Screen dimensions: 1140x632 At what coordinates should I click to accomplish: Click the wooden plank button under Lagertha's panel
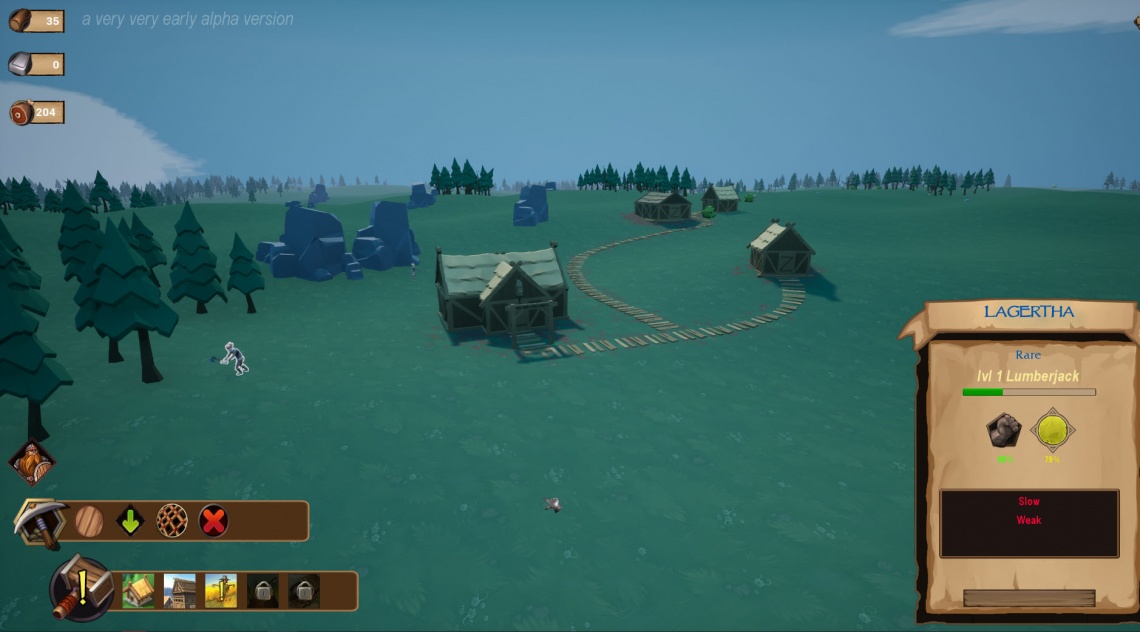[x=1028, y=598]
